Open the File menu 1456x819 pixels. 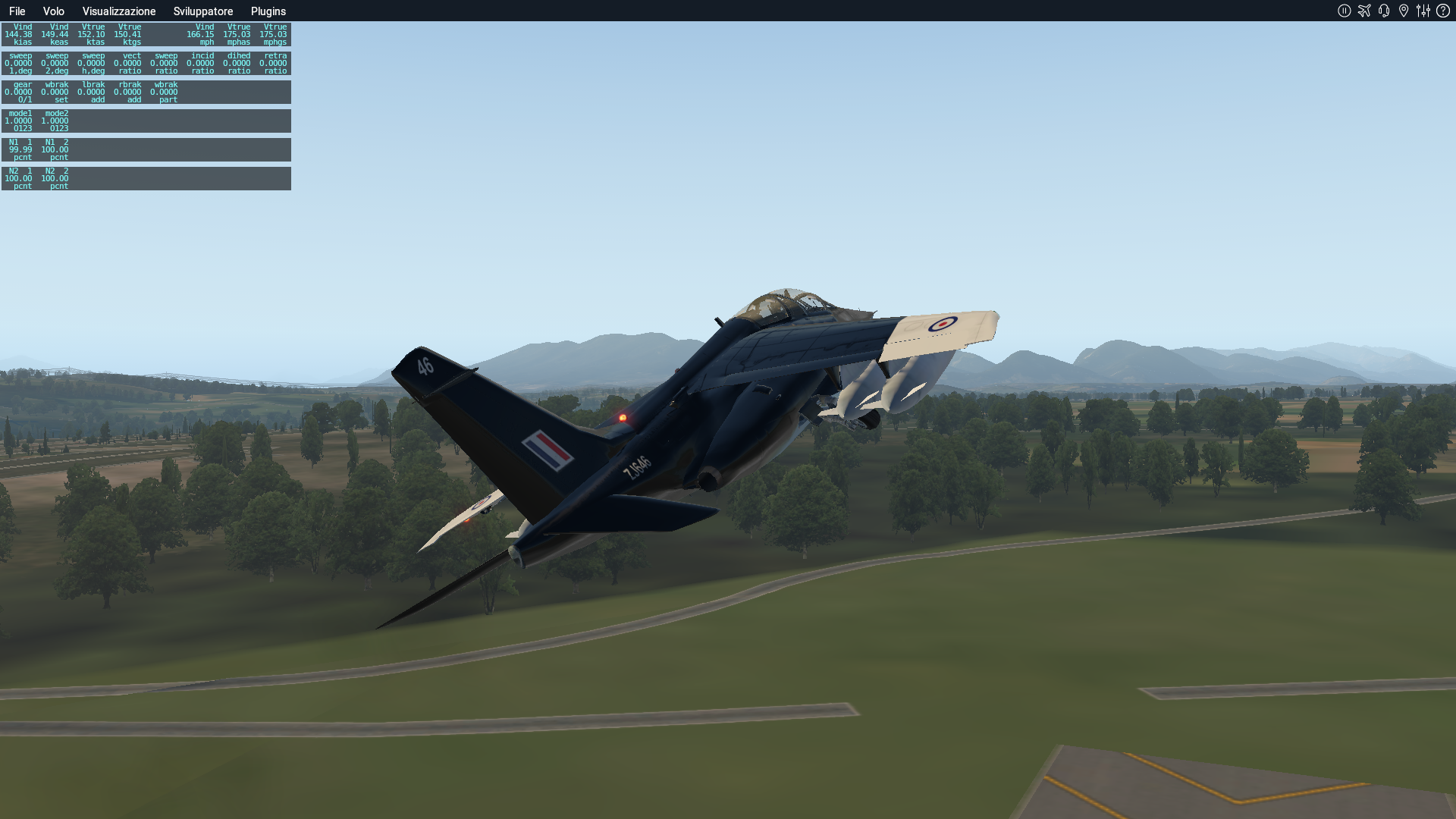tap(17, 11)
